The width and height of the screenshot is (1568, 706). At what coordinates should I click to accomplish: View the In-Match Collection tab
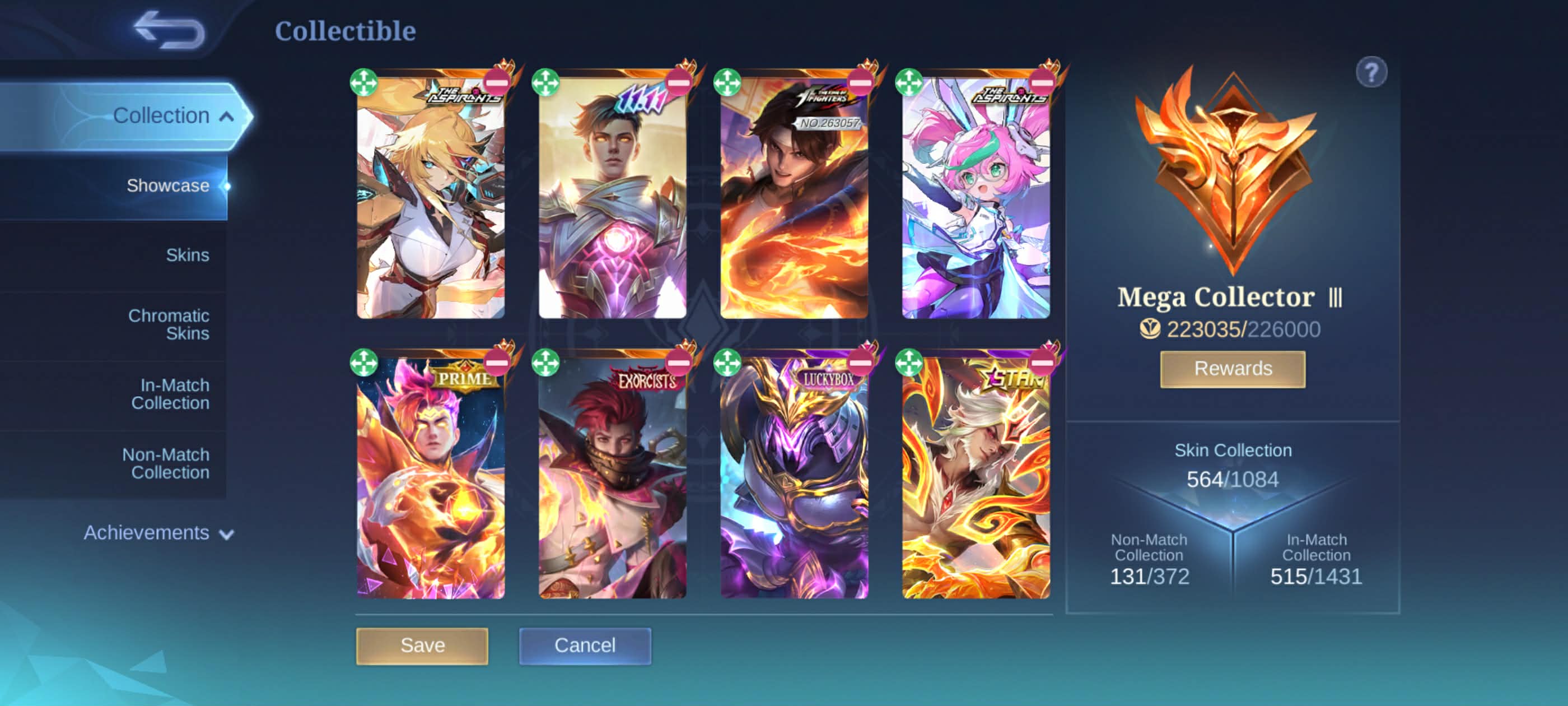point(170,393)
